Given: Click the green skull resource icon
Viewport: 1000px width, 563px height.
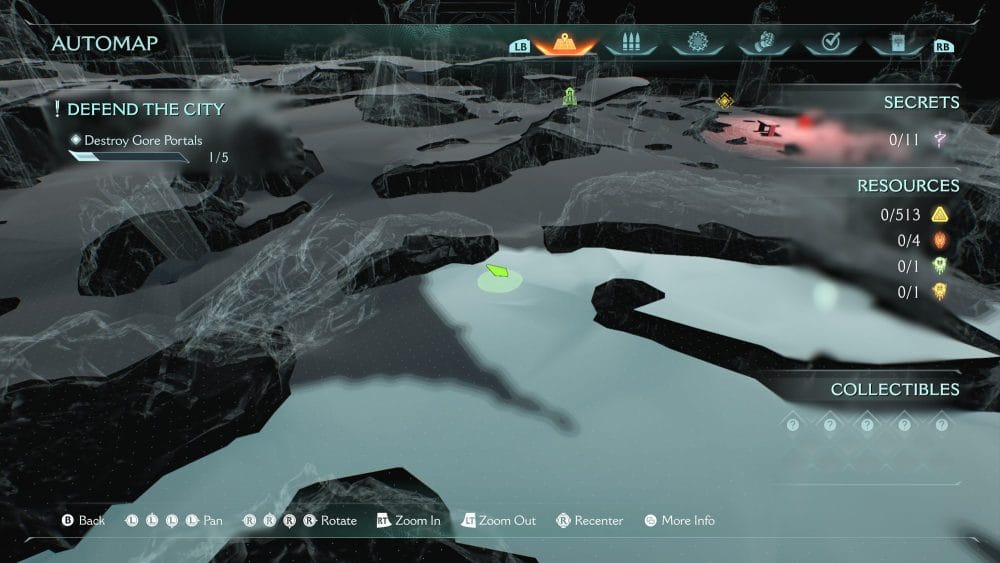Looking at the screenshot, I should tap(940, 266).
